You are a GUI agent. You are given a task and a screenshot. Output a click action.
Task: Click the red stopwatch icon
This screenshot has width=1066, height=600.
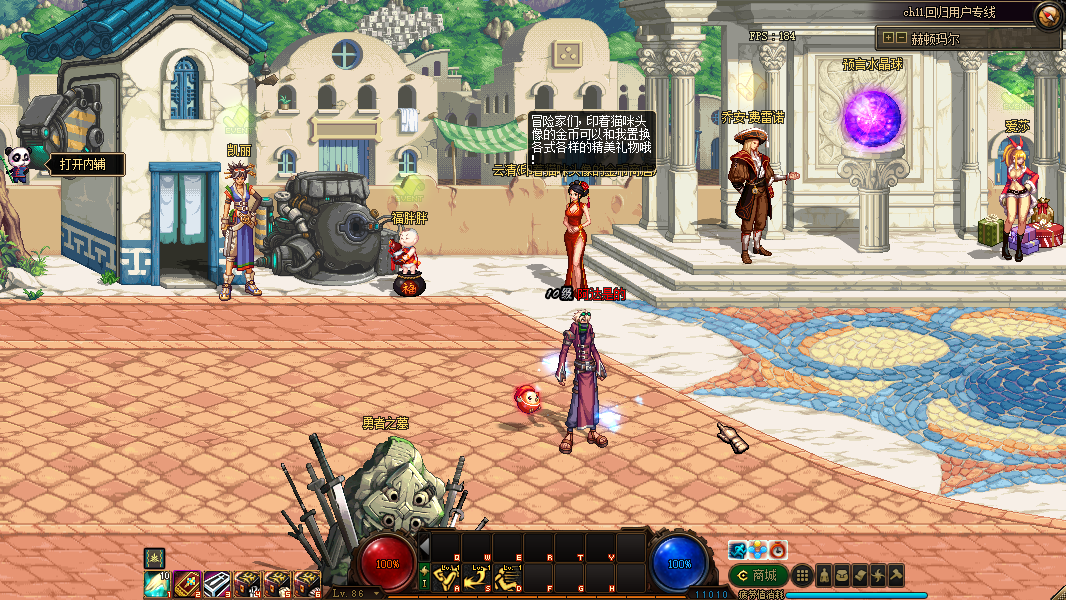pyautogui.click(x=778, y=550)
